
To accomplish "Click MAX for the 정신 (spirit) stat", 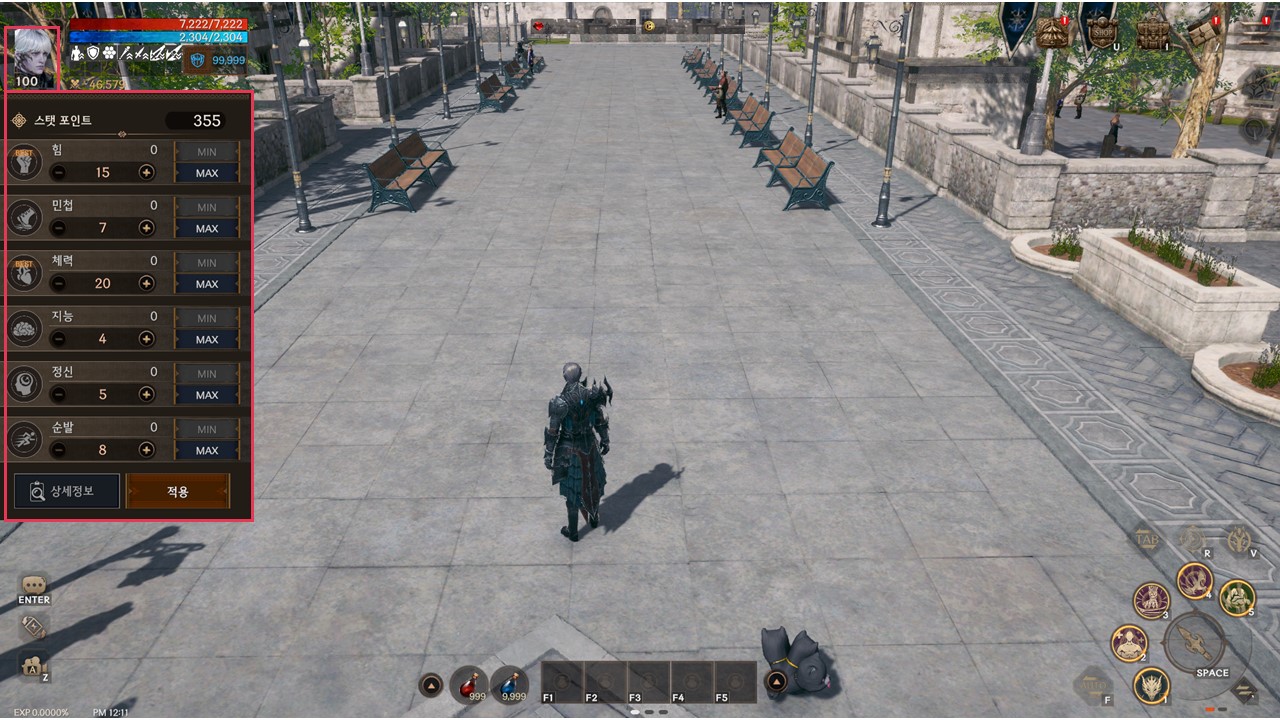I will (x=207, y=395).
